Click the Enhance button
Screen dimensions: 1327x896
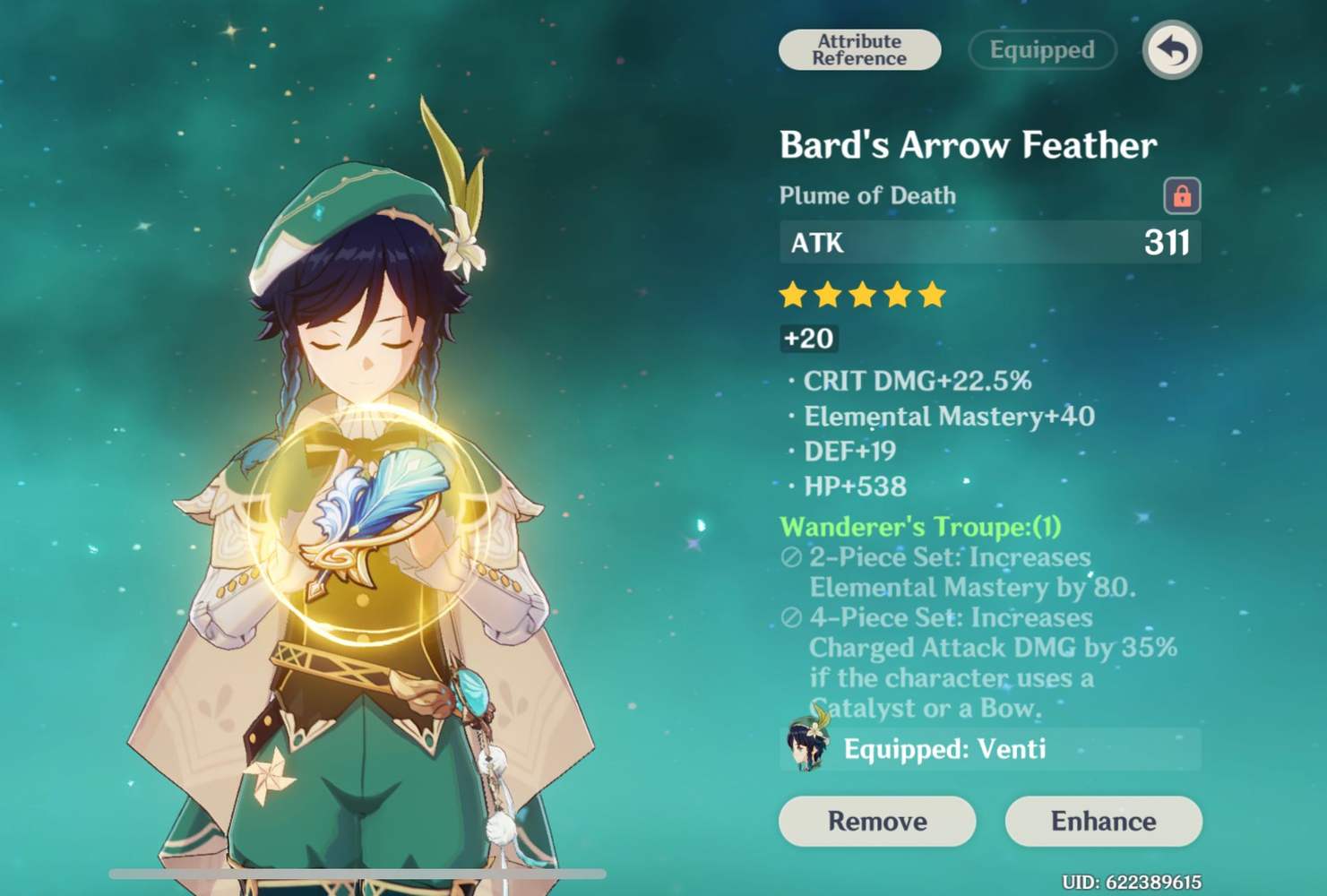(x=1102, y=821)
